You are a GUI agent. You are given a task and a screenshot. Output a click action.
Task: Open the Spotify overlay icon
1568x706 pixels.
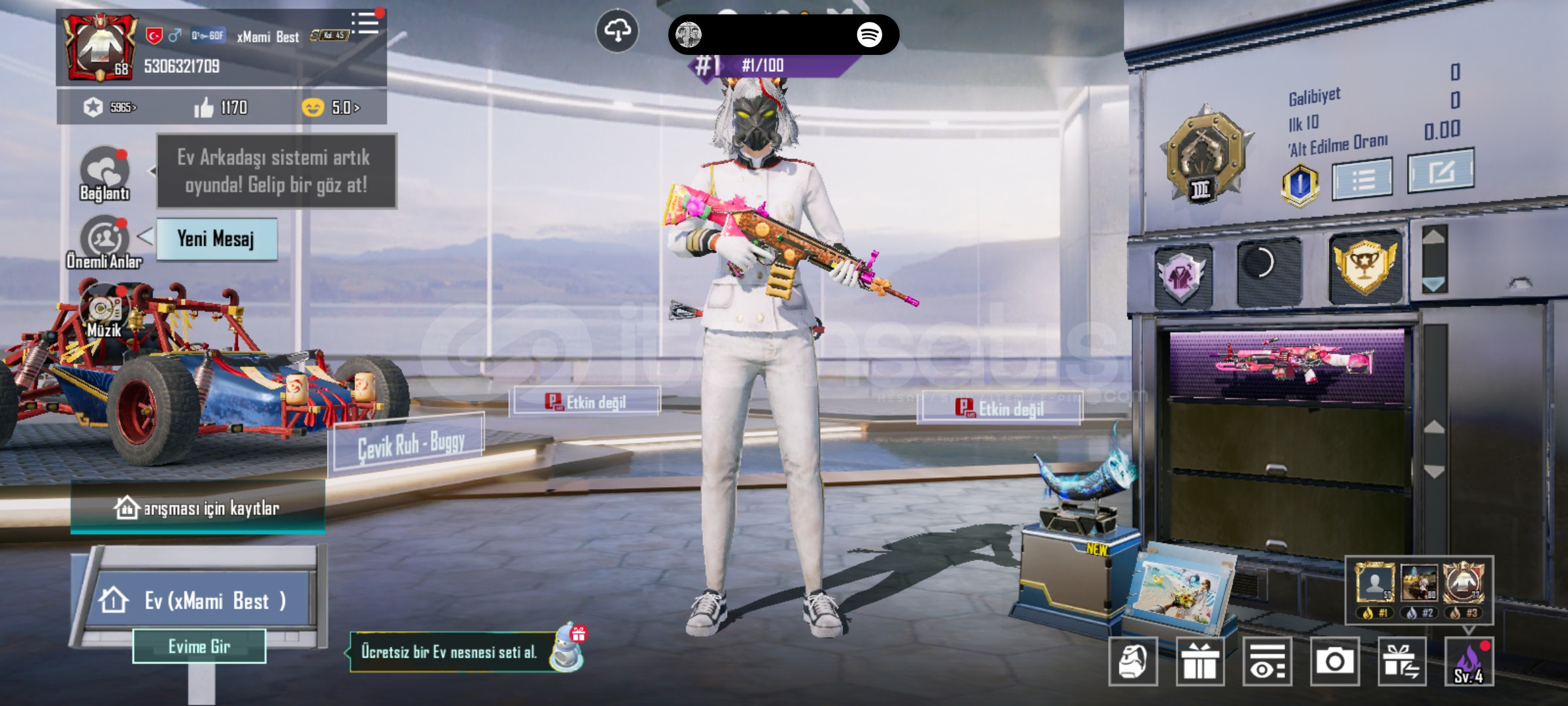click(869, 34)
